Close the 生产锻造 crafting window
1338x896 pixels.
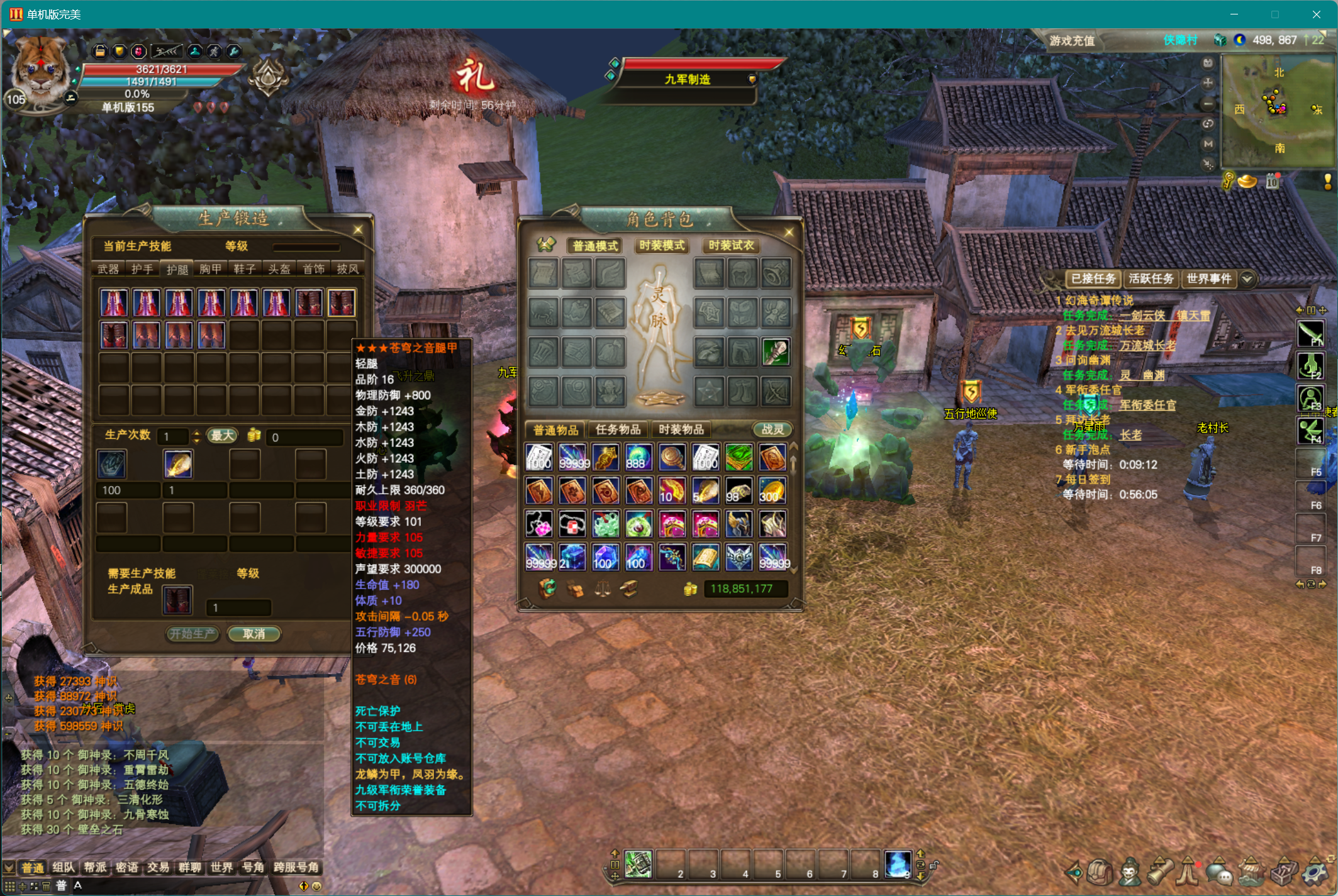pyautogui.click(x=358, y=230)
